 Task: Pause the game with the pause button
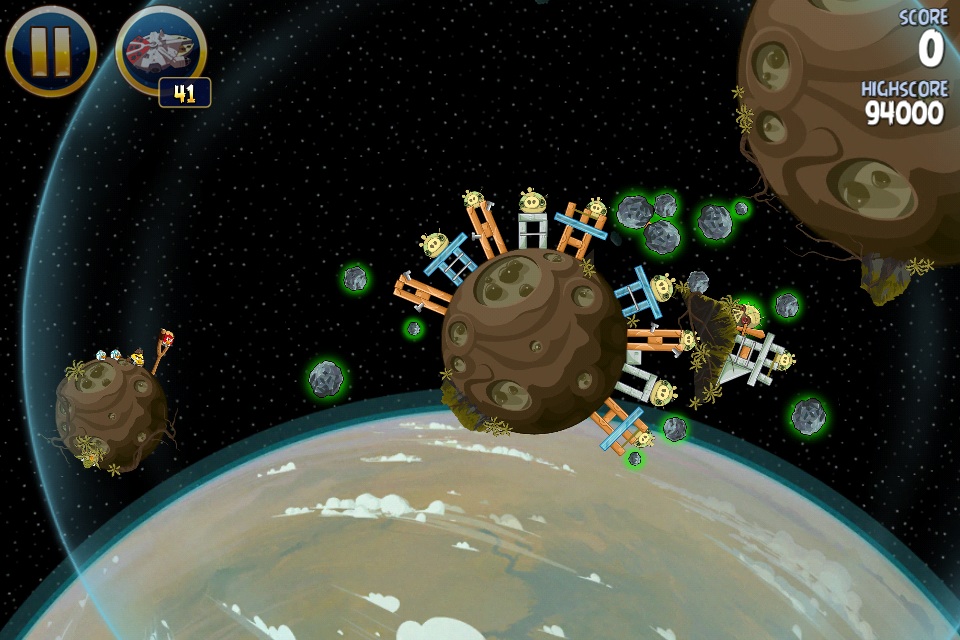pyautogui.click(x=51, y=50)
